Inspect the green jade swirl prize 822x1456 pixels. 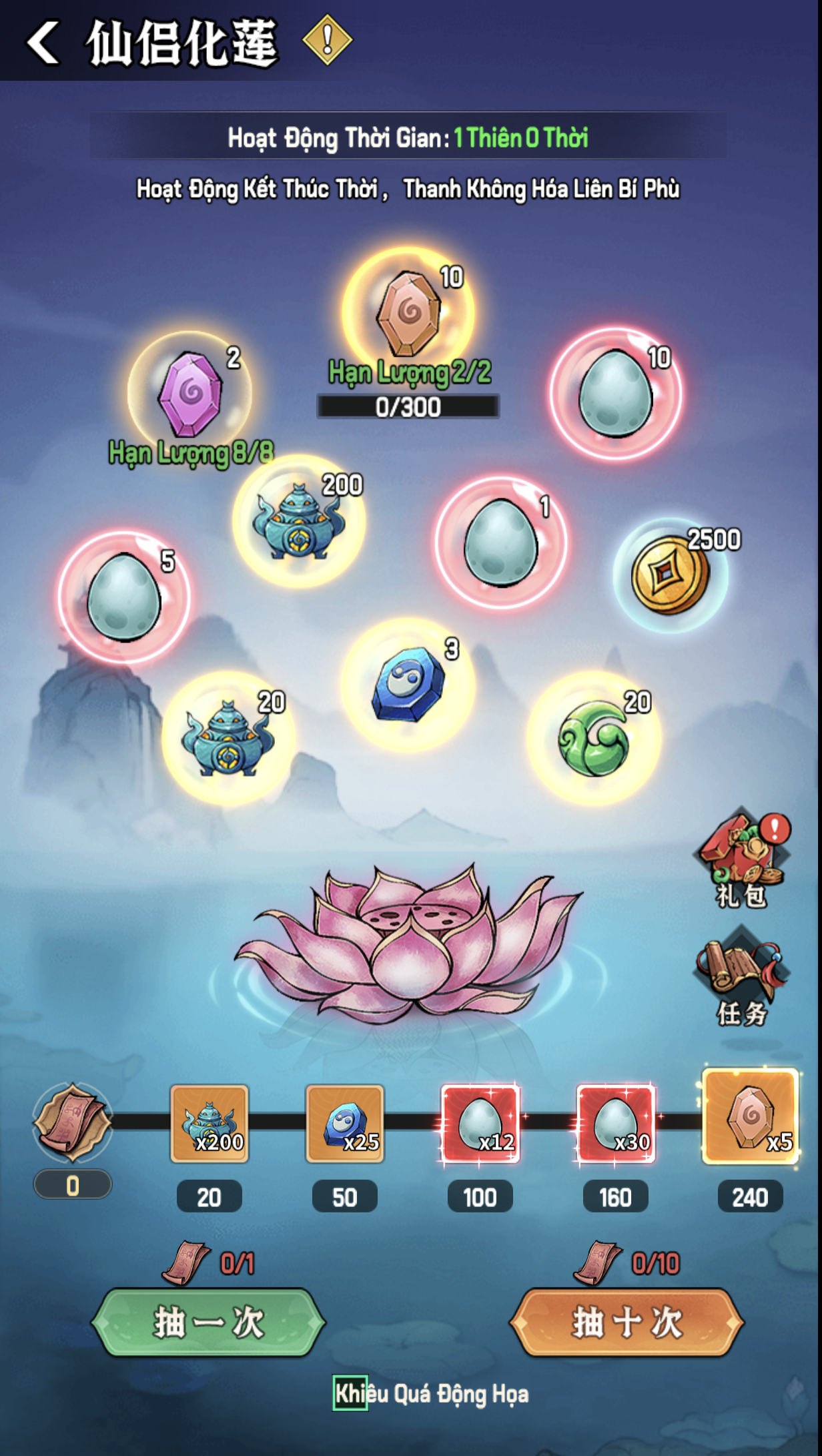pyautogui.click(x=594, y=739)
